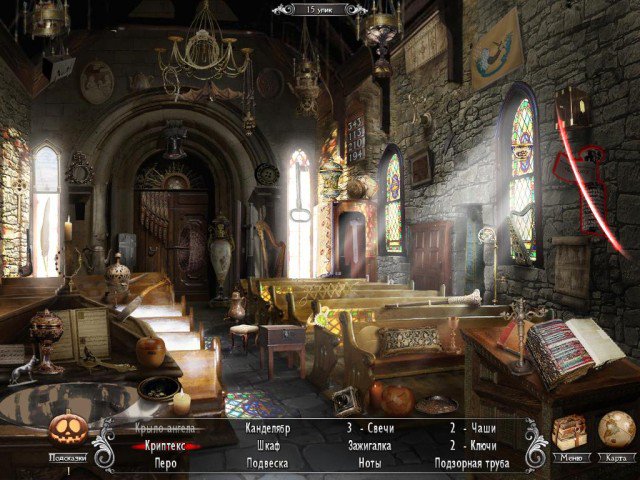The image size is (640, 480).
Task: Select Подвеска in the item list
Action: coord(267,463)
